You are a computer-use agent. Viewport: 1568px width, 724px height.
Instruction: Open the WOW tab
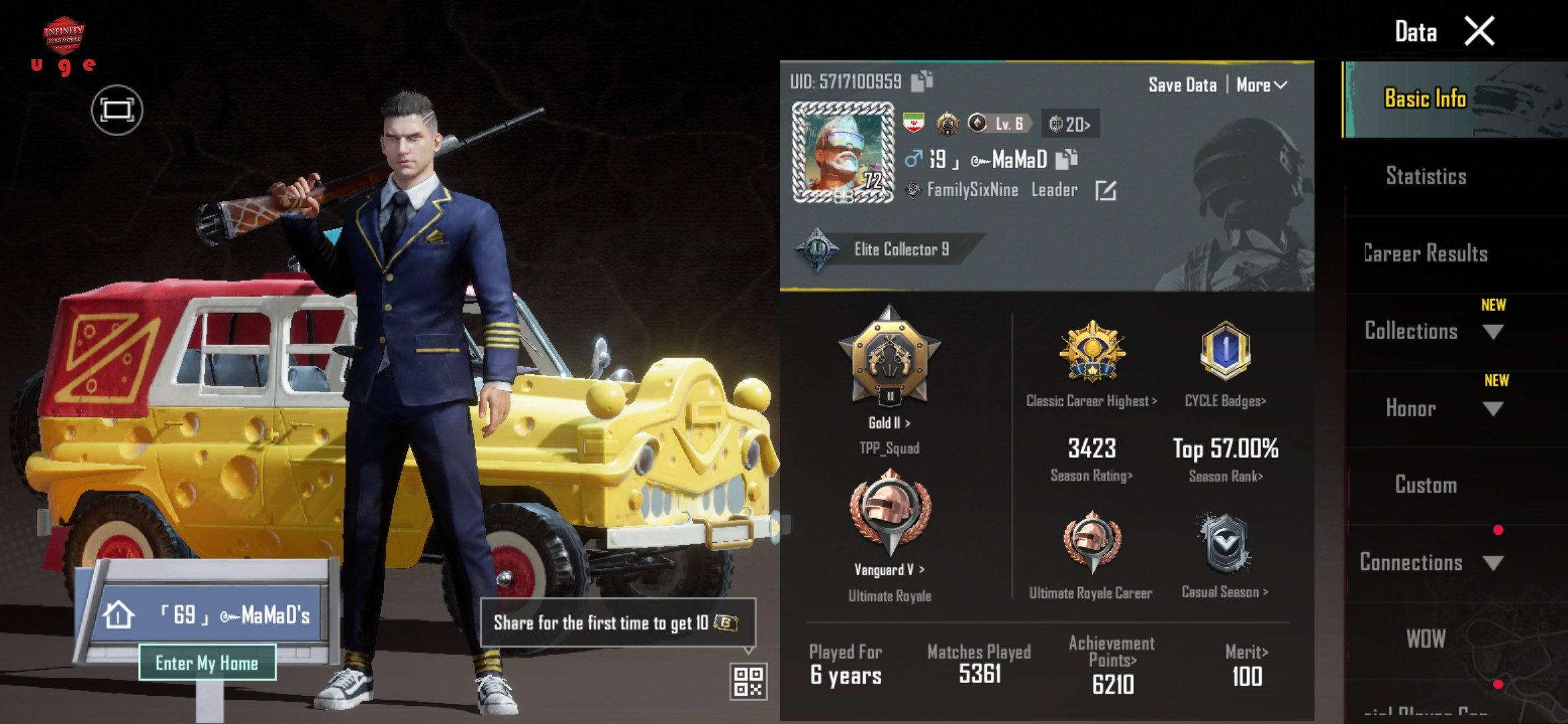(1426, 639)
